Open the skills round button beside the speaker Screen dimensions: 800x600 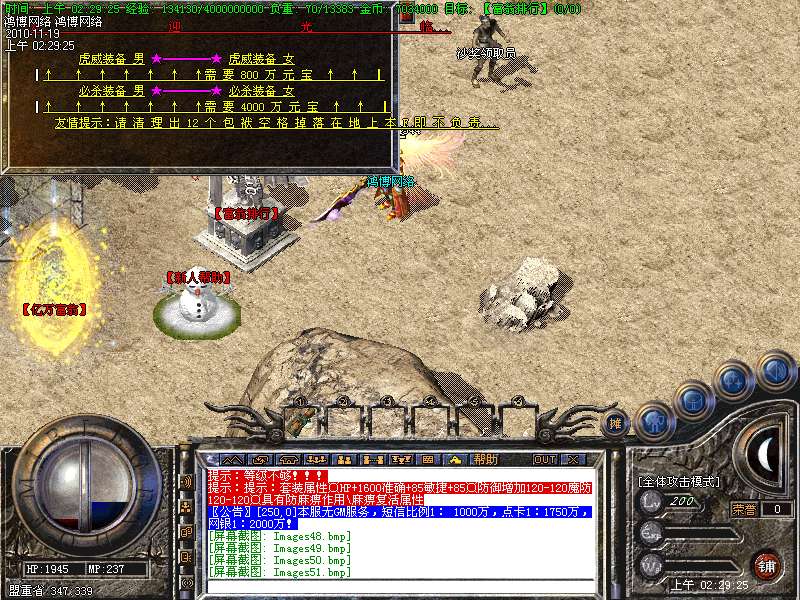coord(734,380)
